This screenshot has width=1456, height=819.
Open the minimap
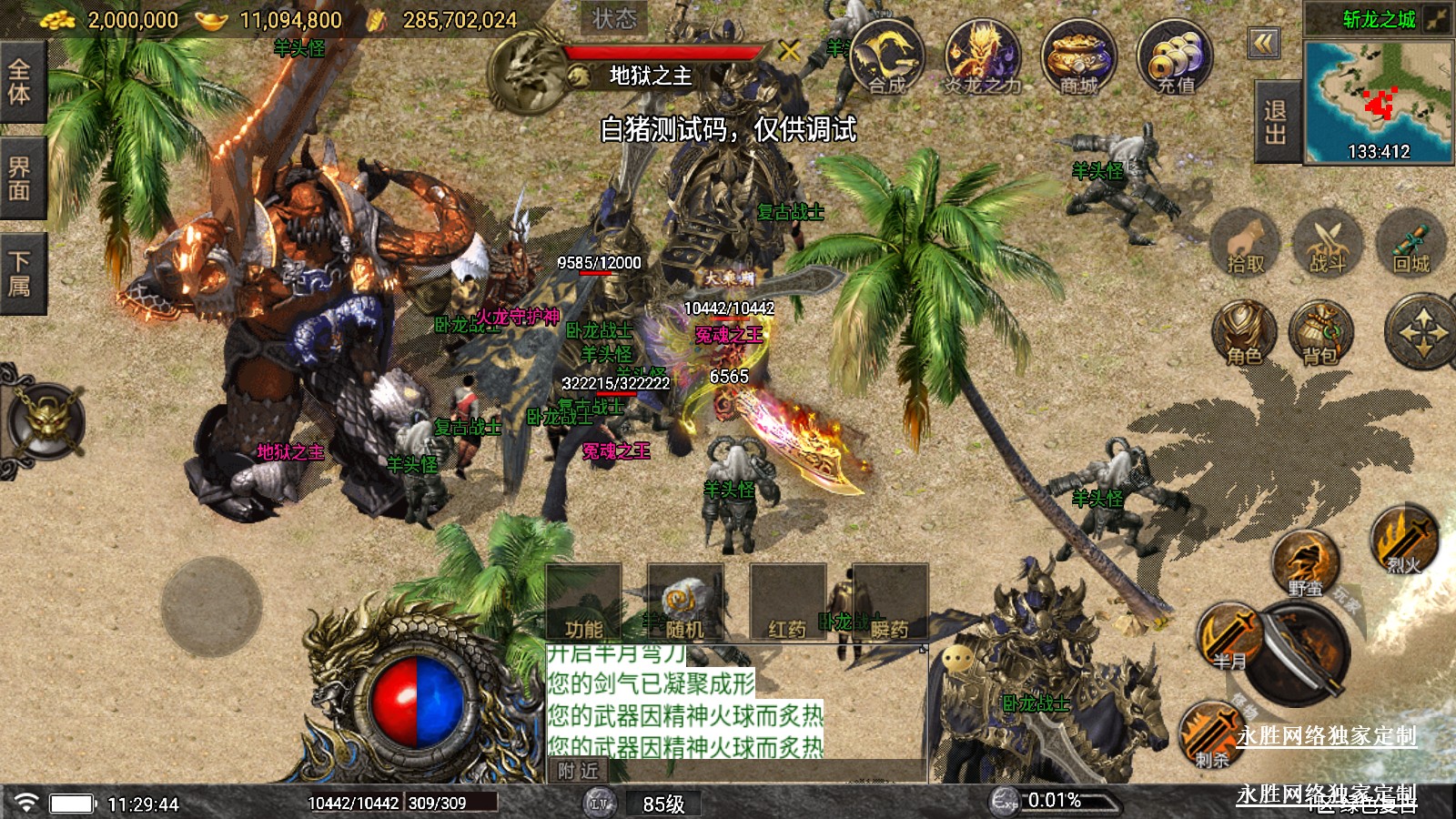(x=1378, y=101)
